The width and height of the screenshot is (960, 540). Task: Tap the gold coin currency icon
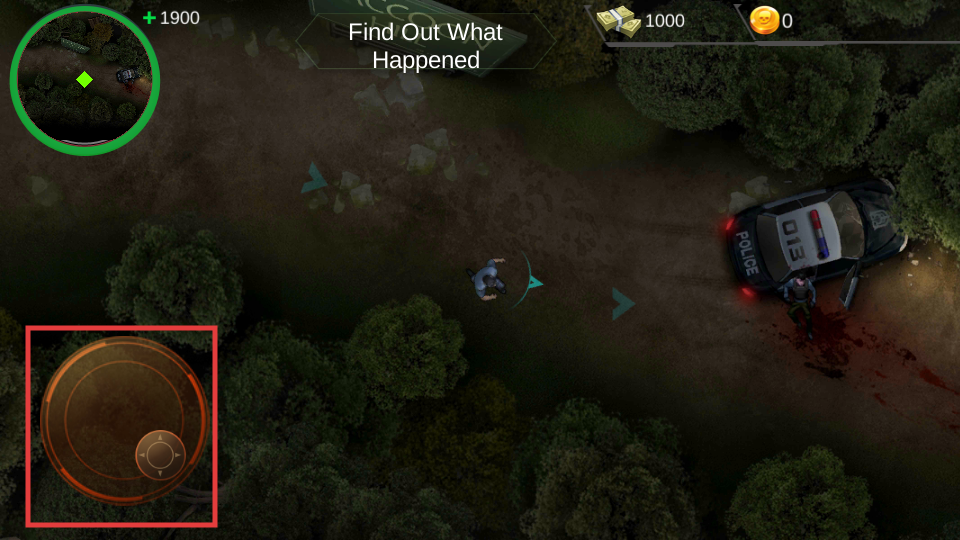(x=764, y=21)
